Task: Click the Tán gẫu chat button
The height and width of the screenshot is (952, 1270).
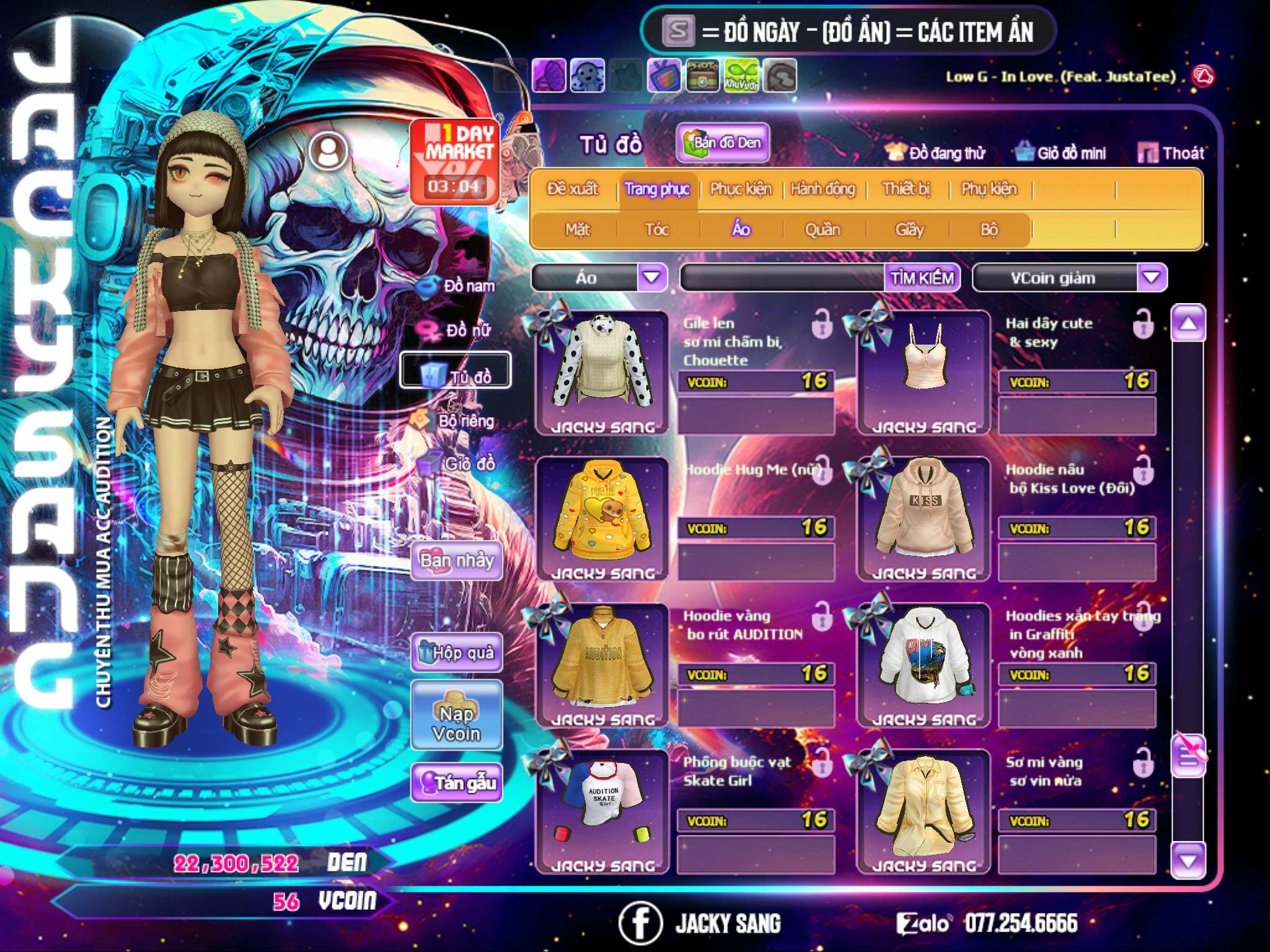Action: (x=457, y=783)
